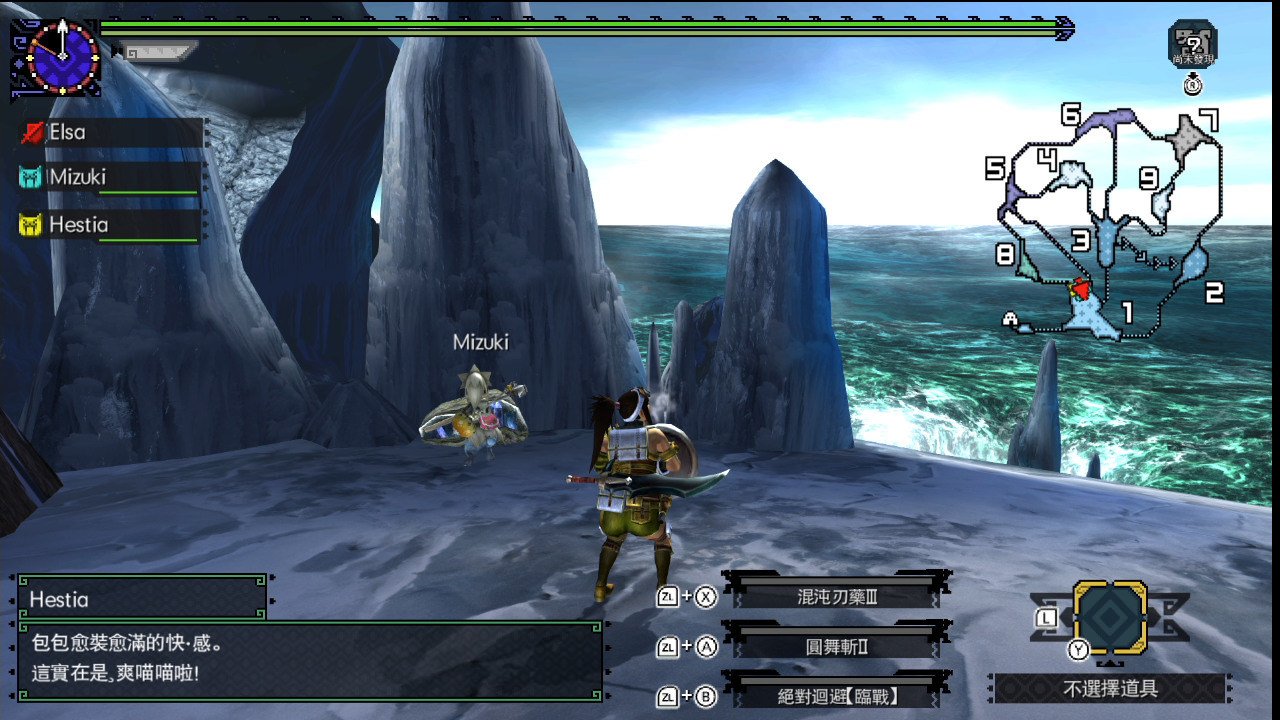
Task: Trigger the 絕對迴避【臨戰】 art
Action: point(837,696)
